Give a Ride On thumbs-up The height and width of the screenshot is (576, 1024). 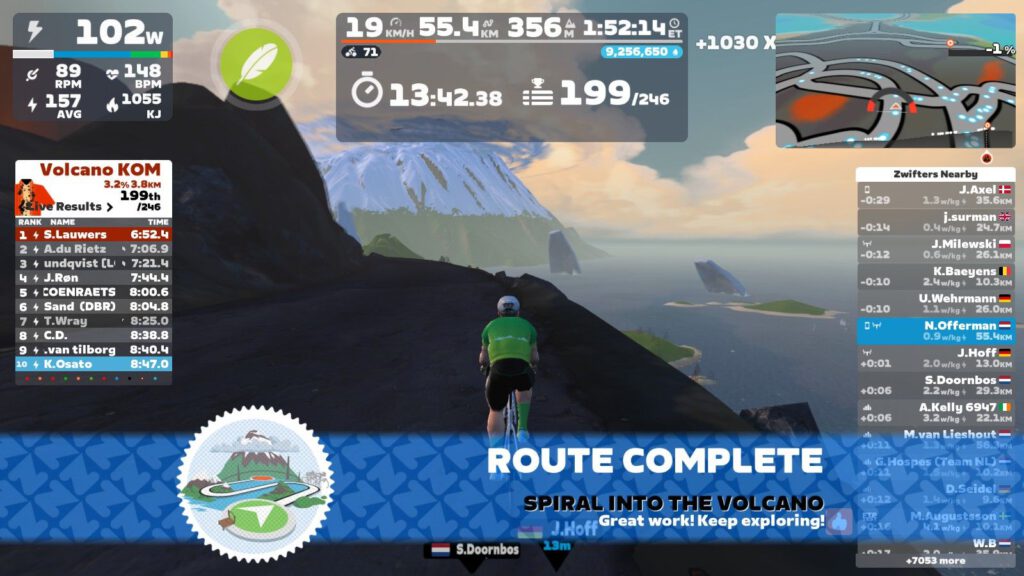pyautogui.click(x=838, y=521)
